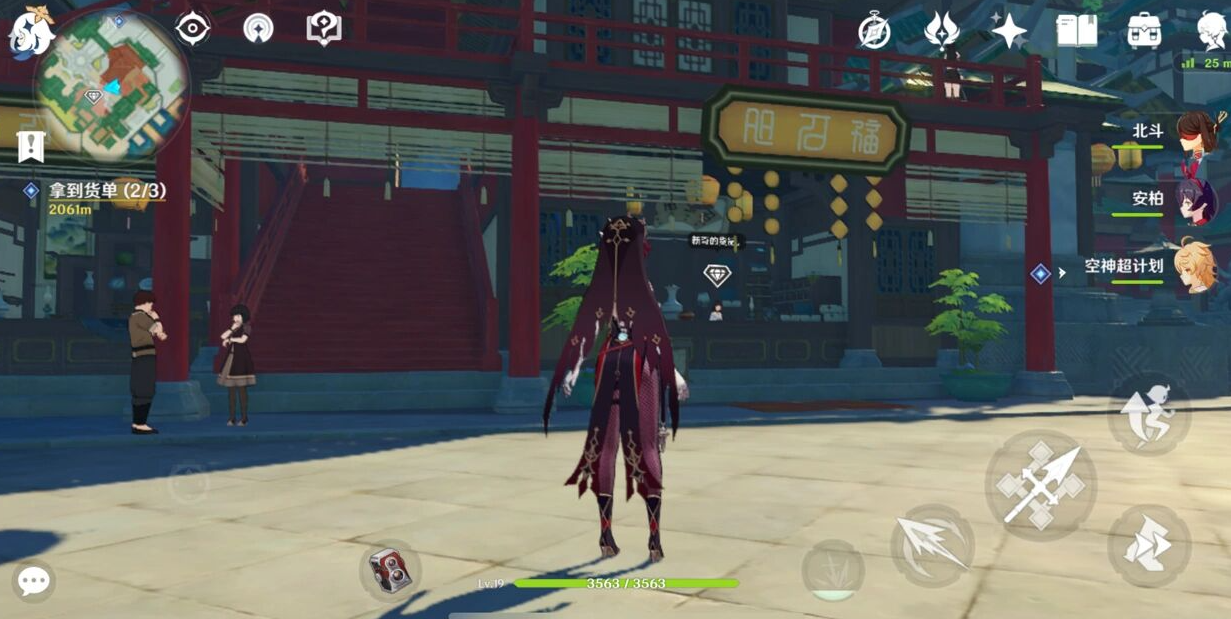
Task: Open the four-pointed star Wish icon
Action: tap(1009, 31)
